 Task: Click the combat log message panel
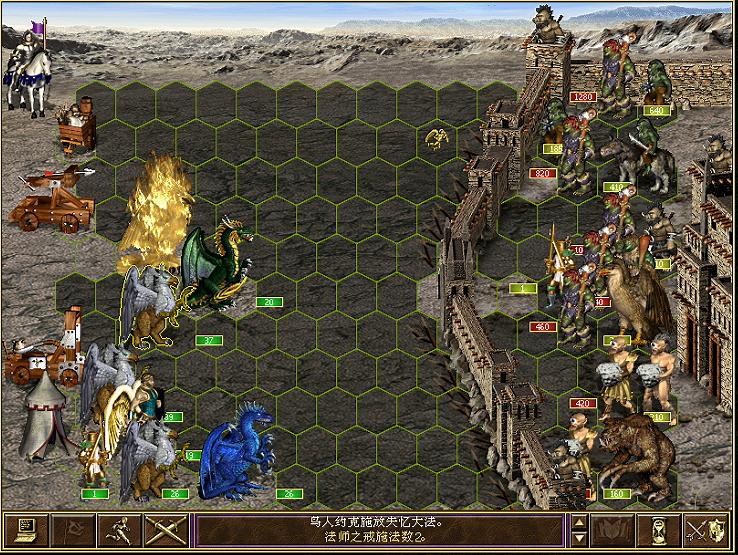click(378, 528)
